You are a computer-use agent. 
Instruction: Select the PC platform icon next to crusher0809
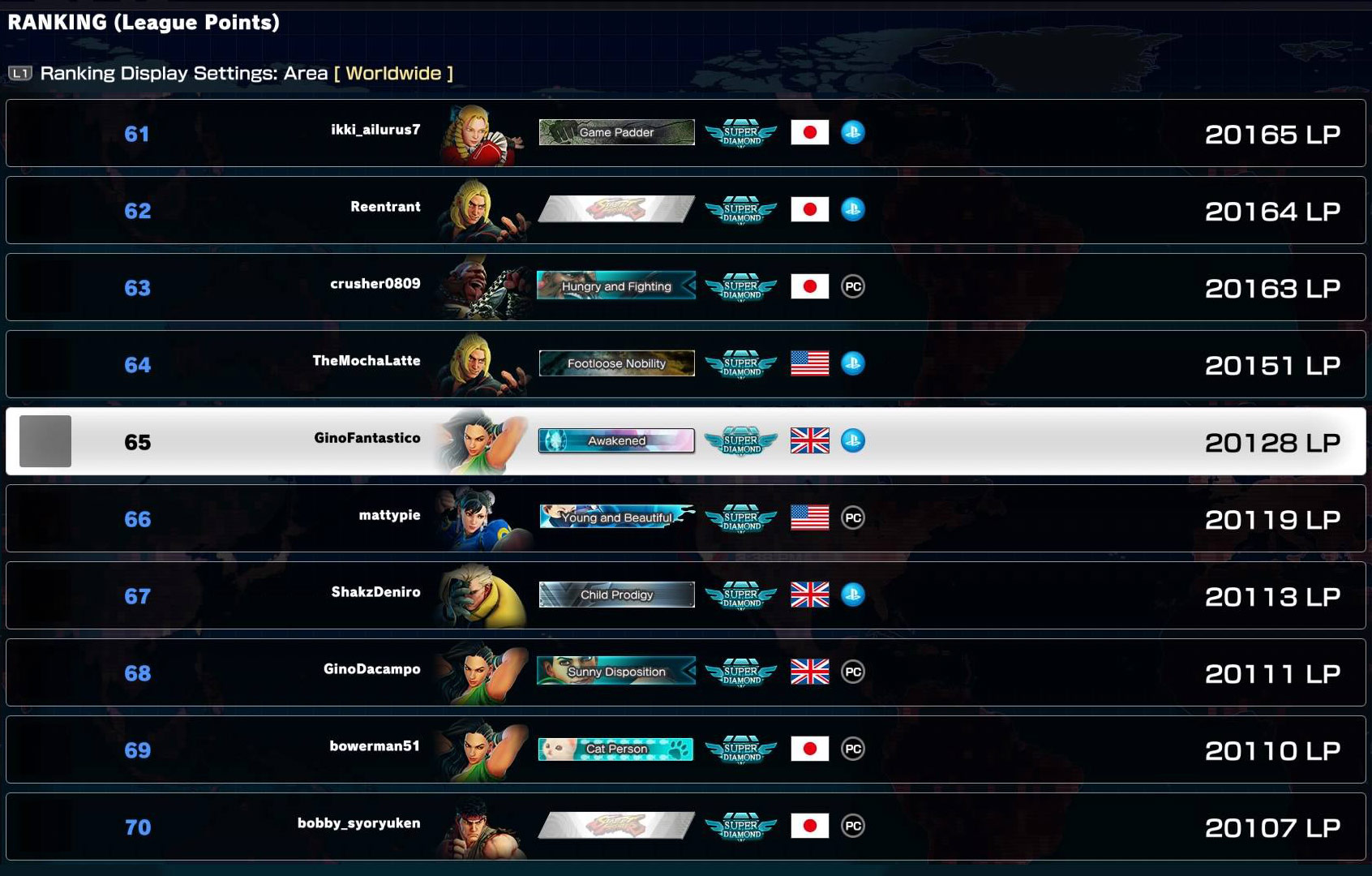(x=855, y=286)
